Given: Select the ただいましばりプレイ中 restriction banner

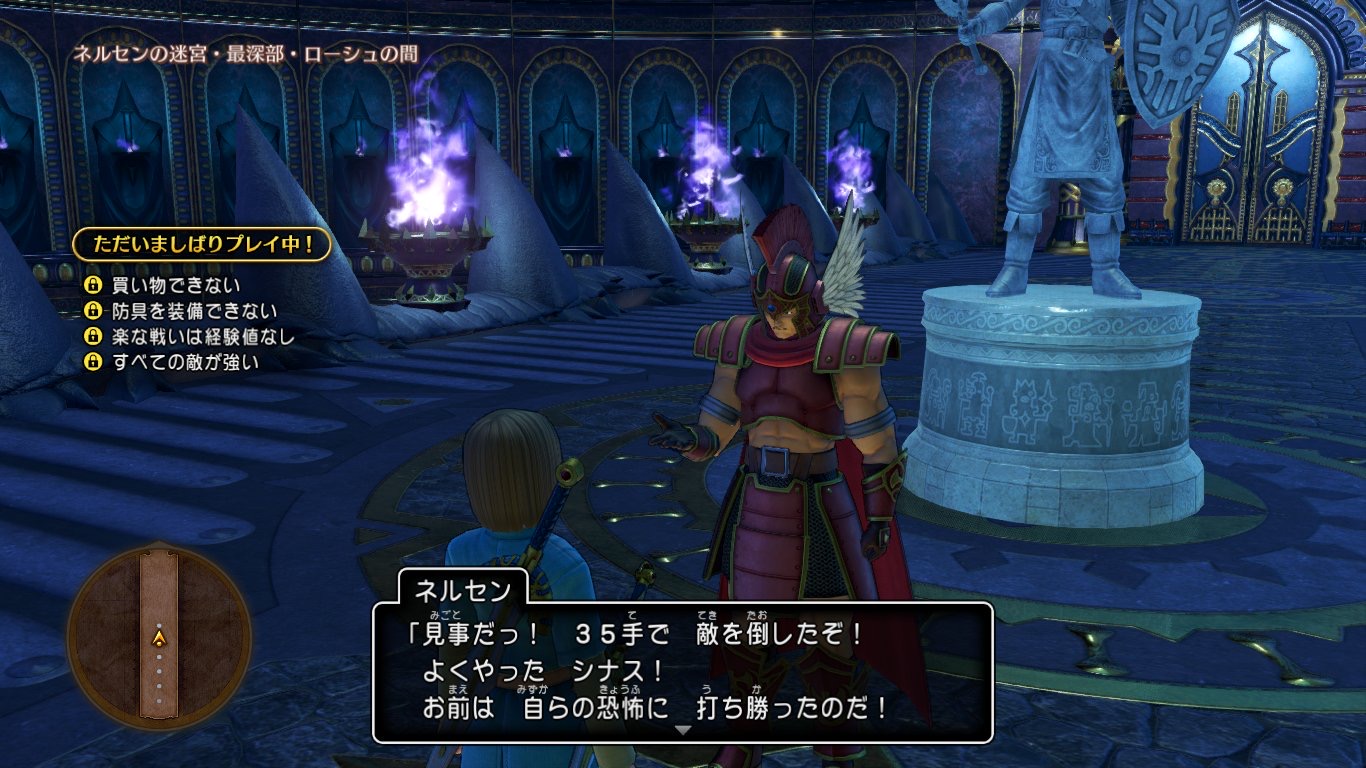Looking at the screenshot, I should click(201, 244).
